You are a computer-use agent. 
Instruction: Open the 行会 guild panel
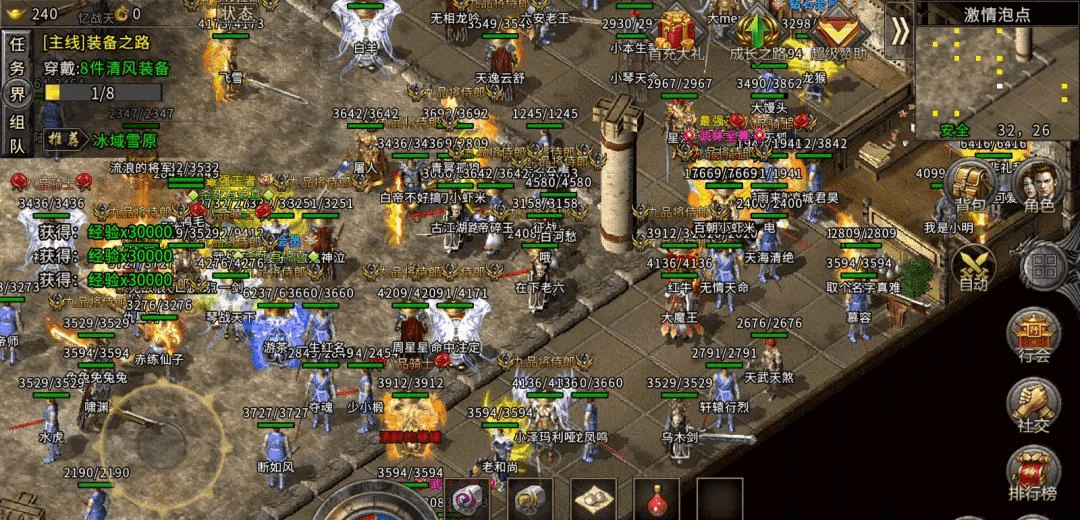tap(1034, 335)
